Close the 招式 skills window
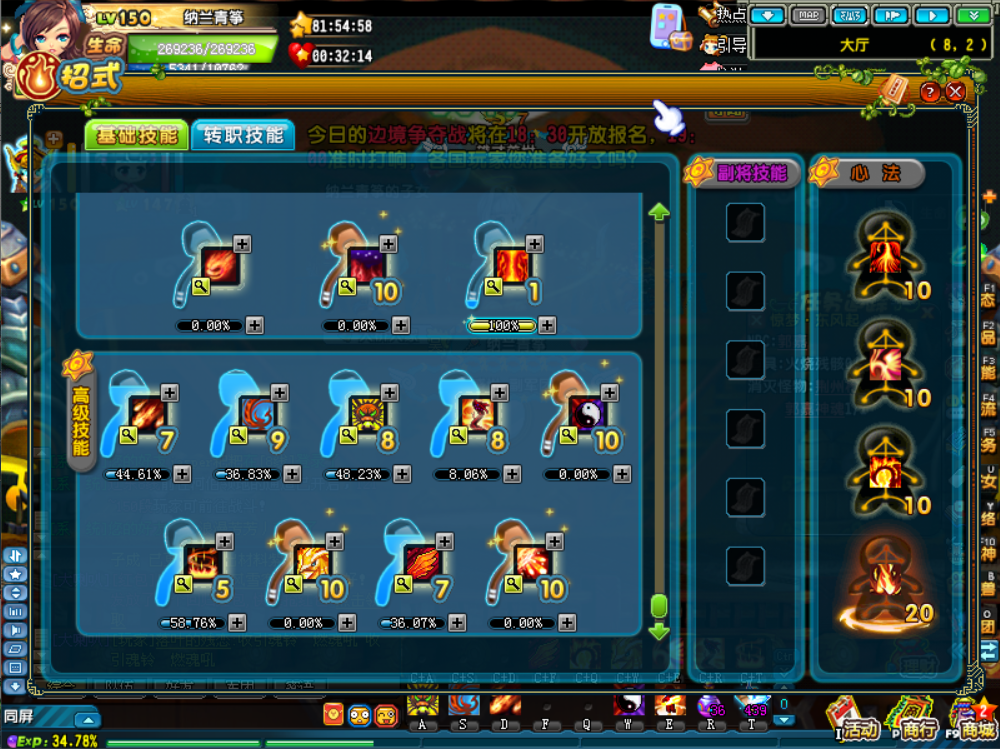This screenshot has width=1000, height=749. [956, 92]
